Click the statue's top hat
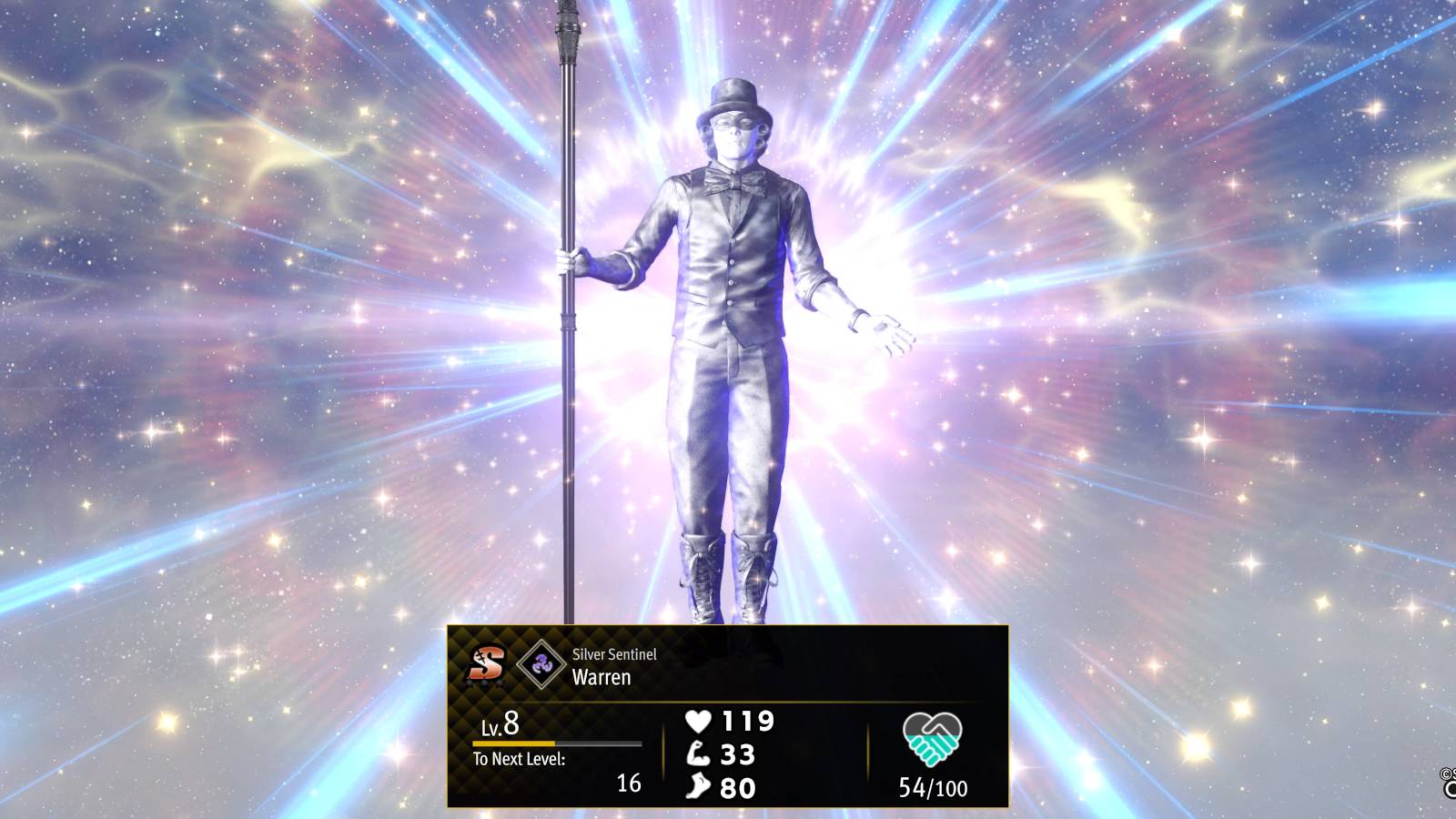Image resolution: width=1456 pixels, height=819 pixels. [733, 96]
